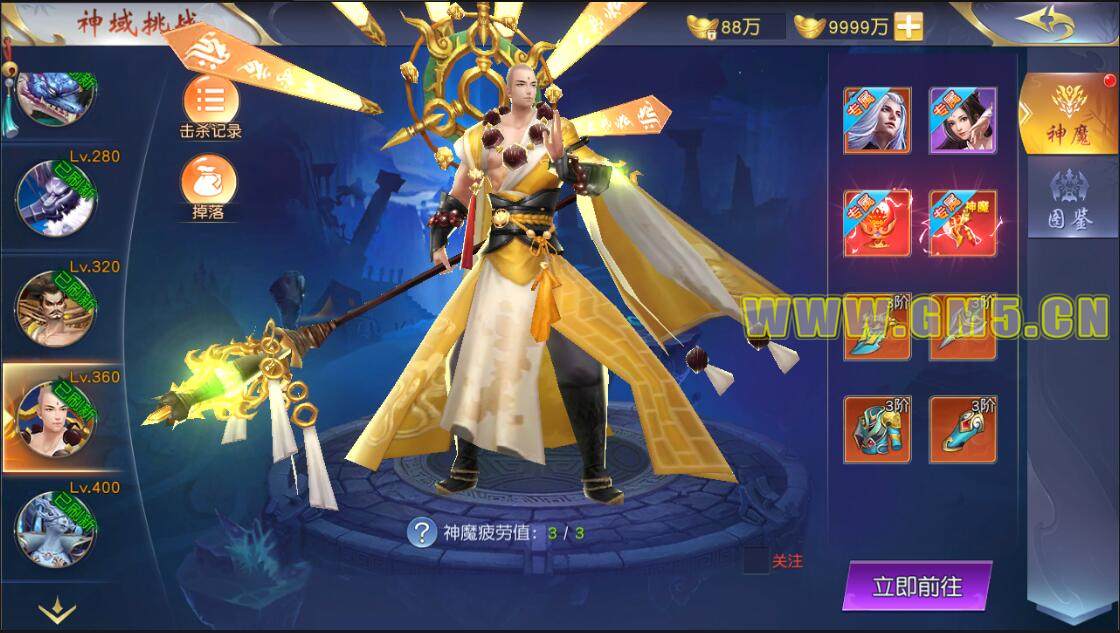Image resolution: width=1120 pixels, height=633 pixels.
Task: Add currency with the plus button
Action: (908, 27)
